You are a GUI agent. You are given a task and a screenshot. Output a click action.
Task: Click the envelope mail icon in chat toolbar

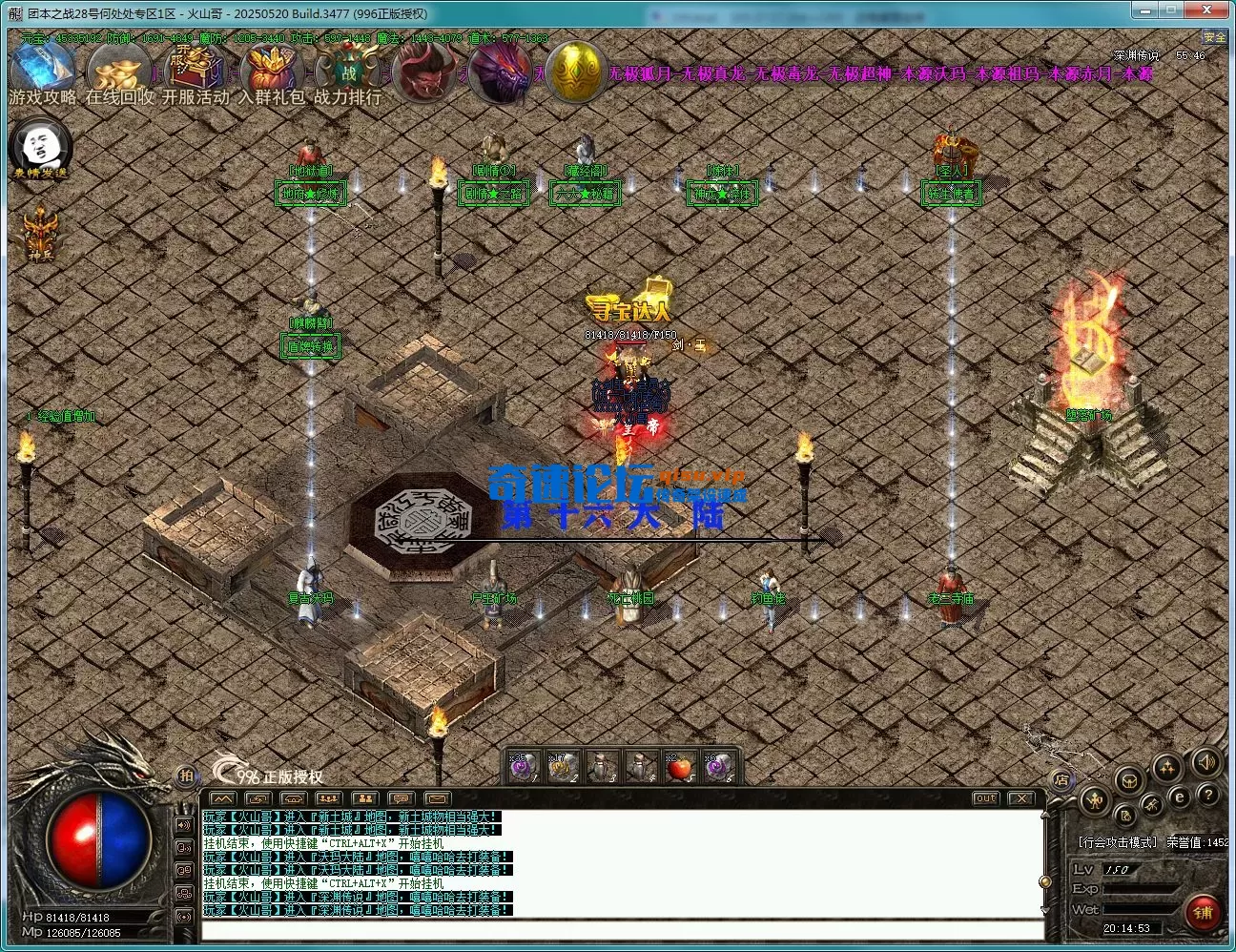437,799
